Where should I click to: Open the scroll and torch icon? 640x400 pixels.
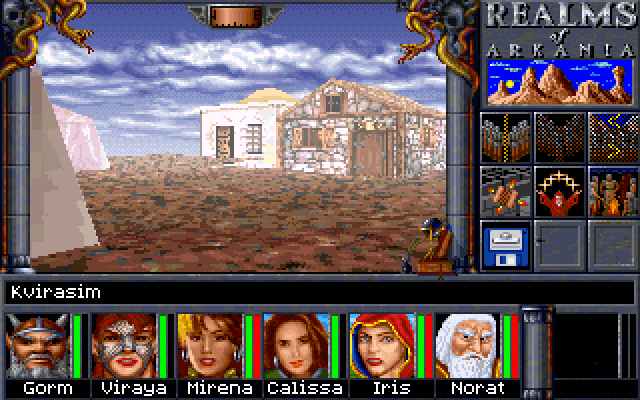[x=505, y=191]
